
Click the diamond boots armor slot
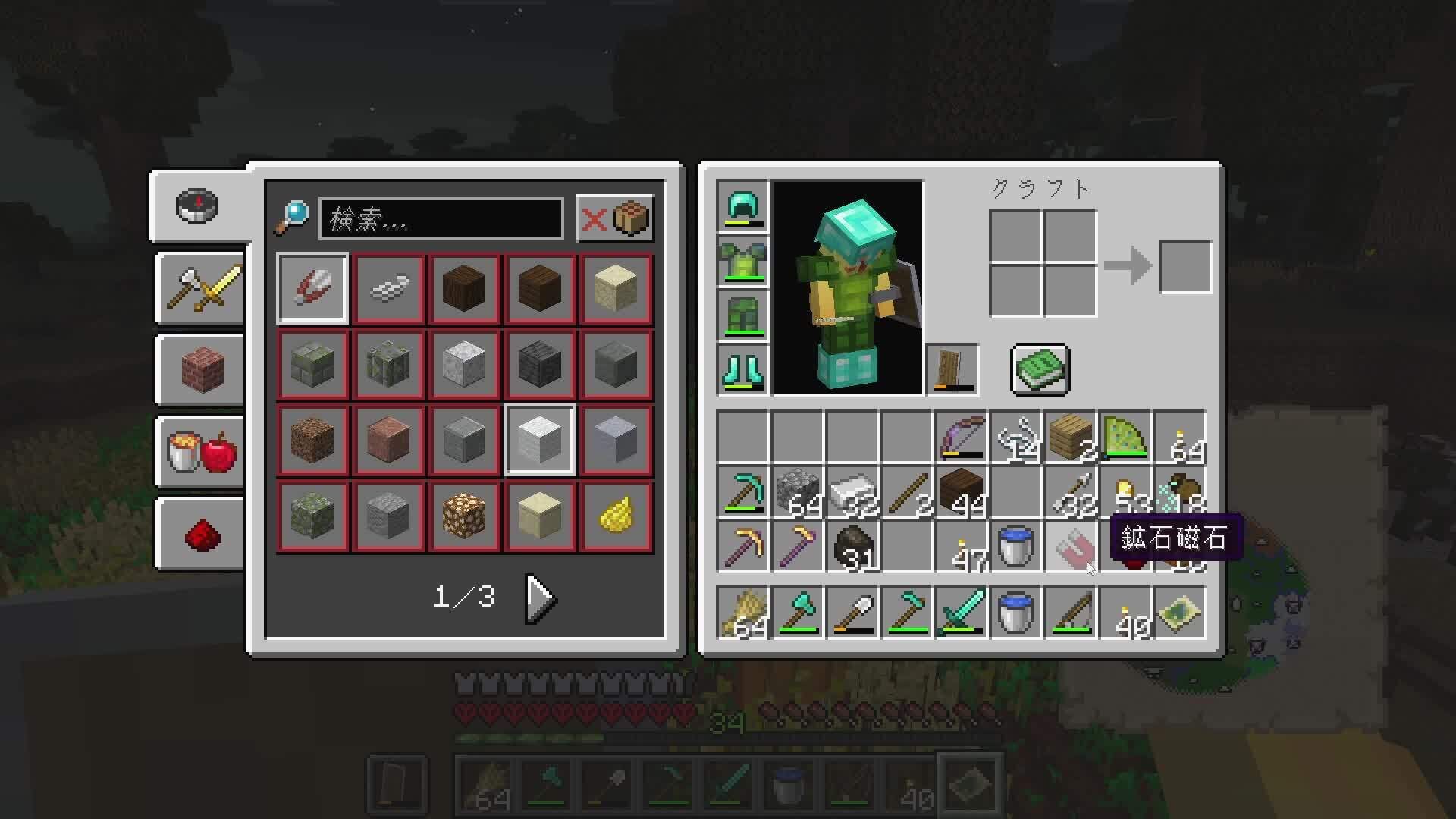pyautogui.click(x=742, y=369)
